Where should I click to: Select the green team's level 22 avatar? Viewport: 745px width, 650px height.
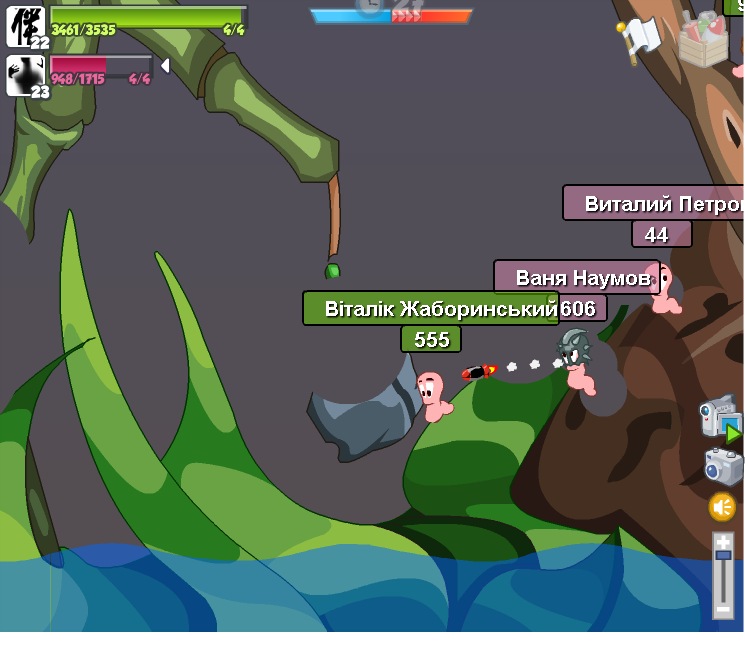26,26
